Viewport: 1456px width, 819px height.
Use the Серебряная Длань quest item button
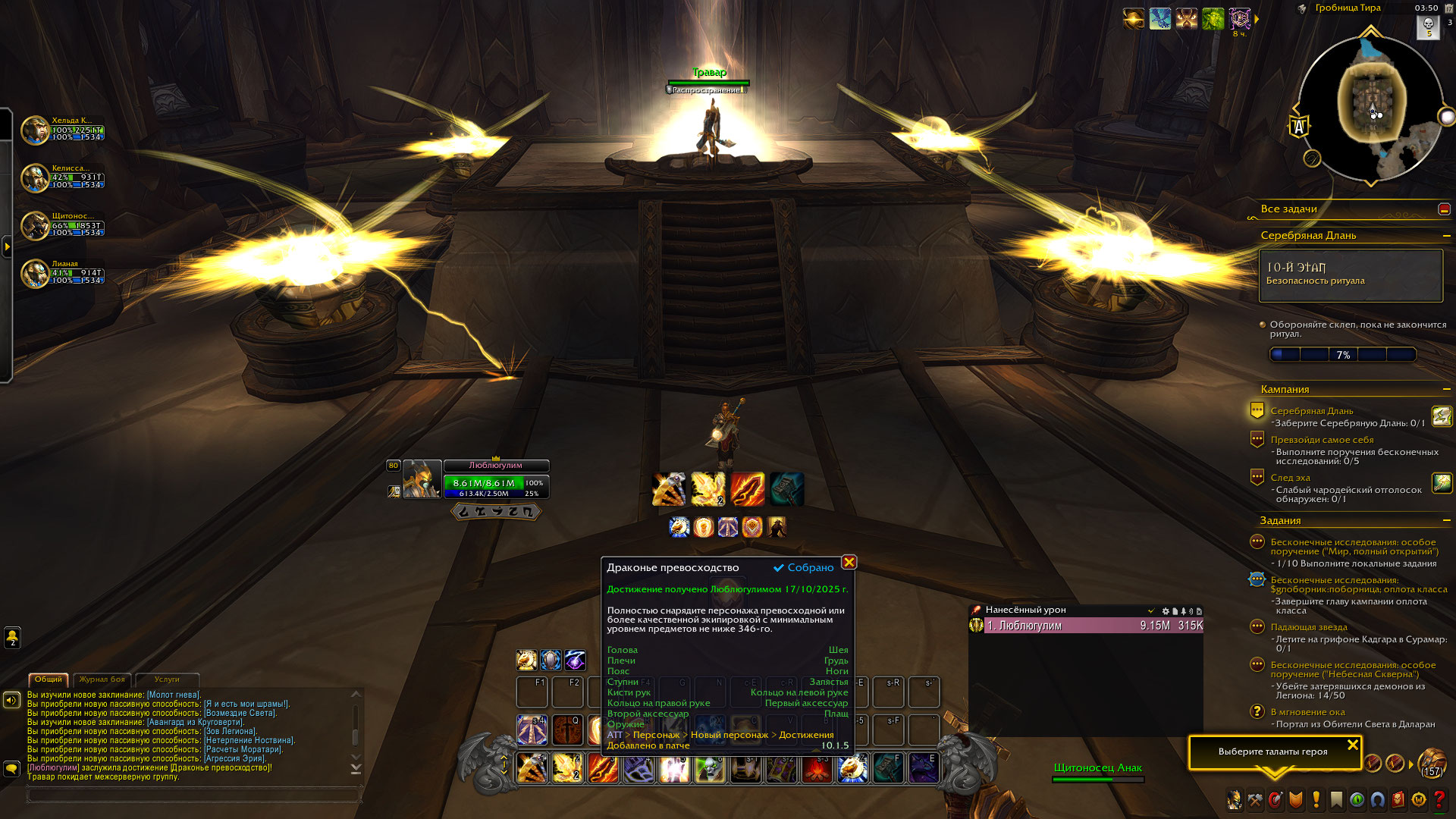tap(1441, 416)
